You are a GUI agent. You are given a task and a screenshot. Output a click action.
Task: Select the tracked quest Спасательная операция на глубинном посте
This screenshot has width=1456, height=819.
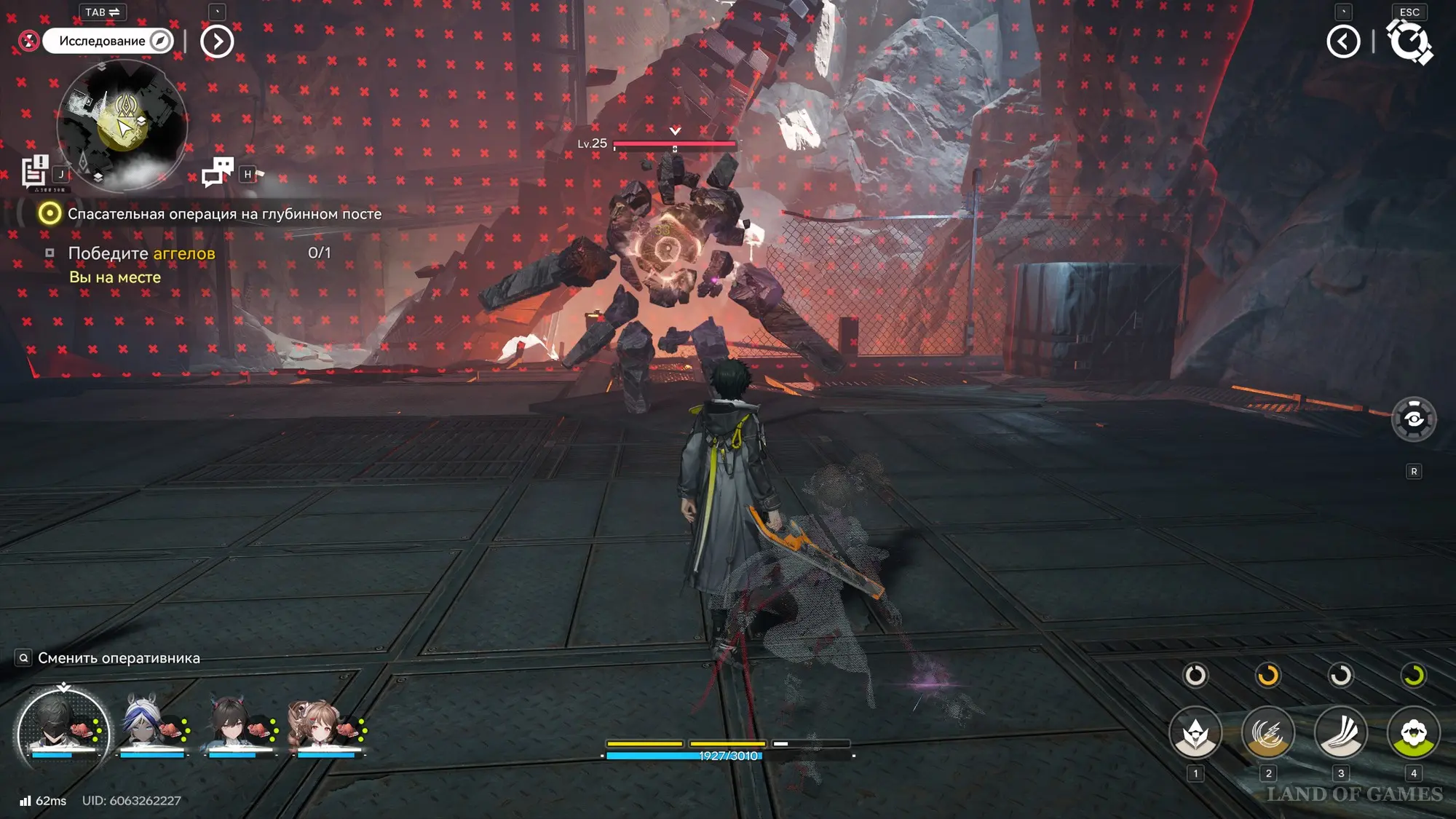pos(224,214)
